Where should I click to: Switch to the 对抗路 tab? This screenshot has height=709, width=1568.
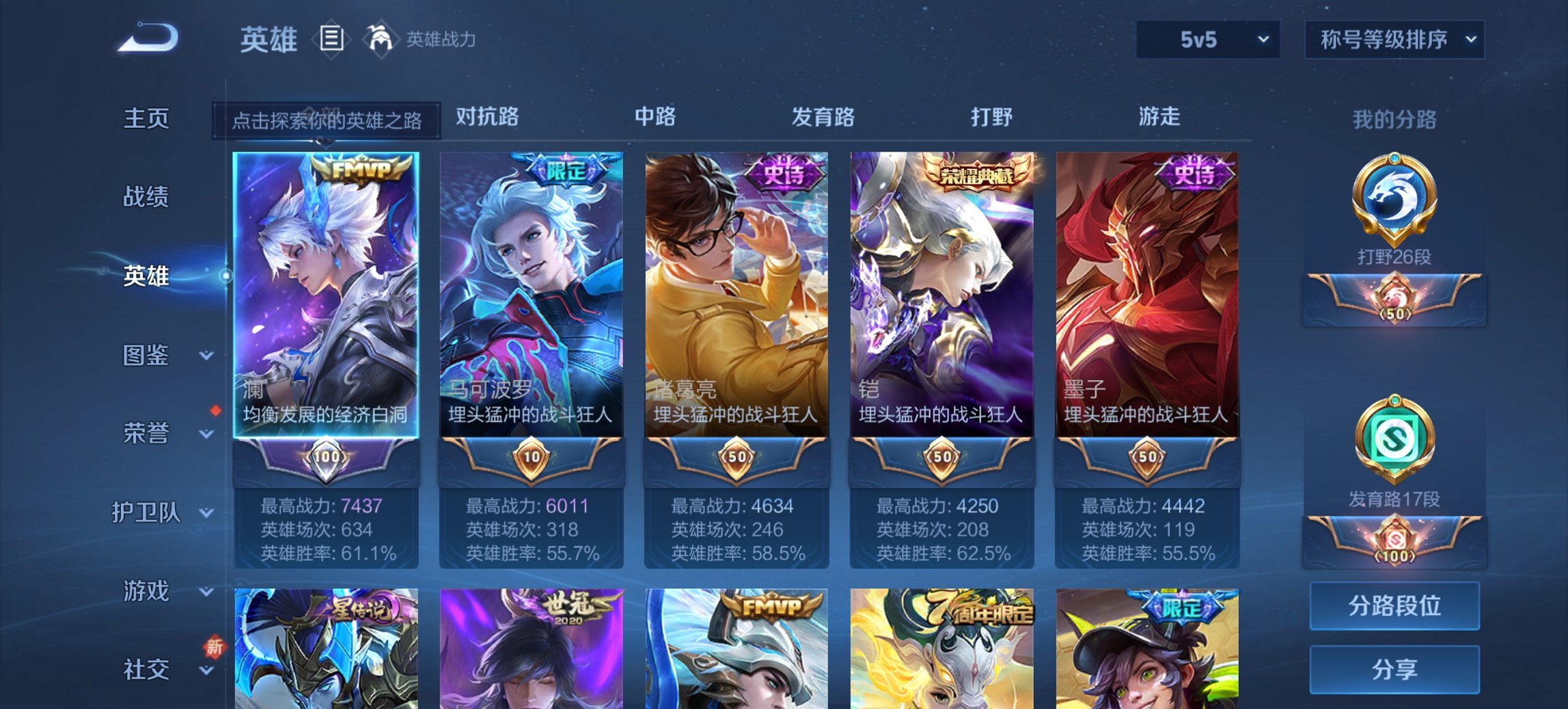(485, 118)
